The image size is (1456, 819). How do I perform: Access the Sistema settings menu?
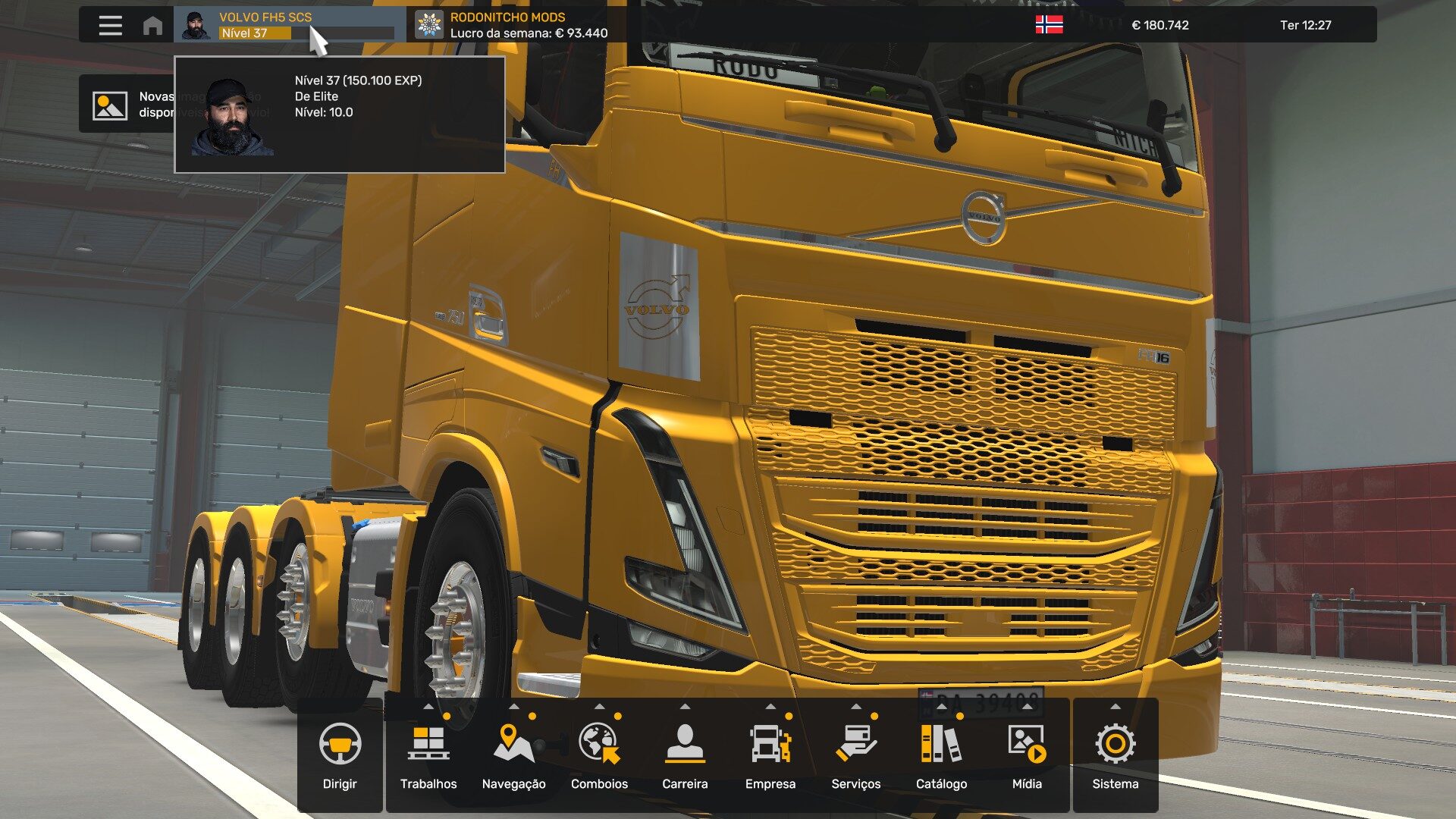[x=1115, y=757]
